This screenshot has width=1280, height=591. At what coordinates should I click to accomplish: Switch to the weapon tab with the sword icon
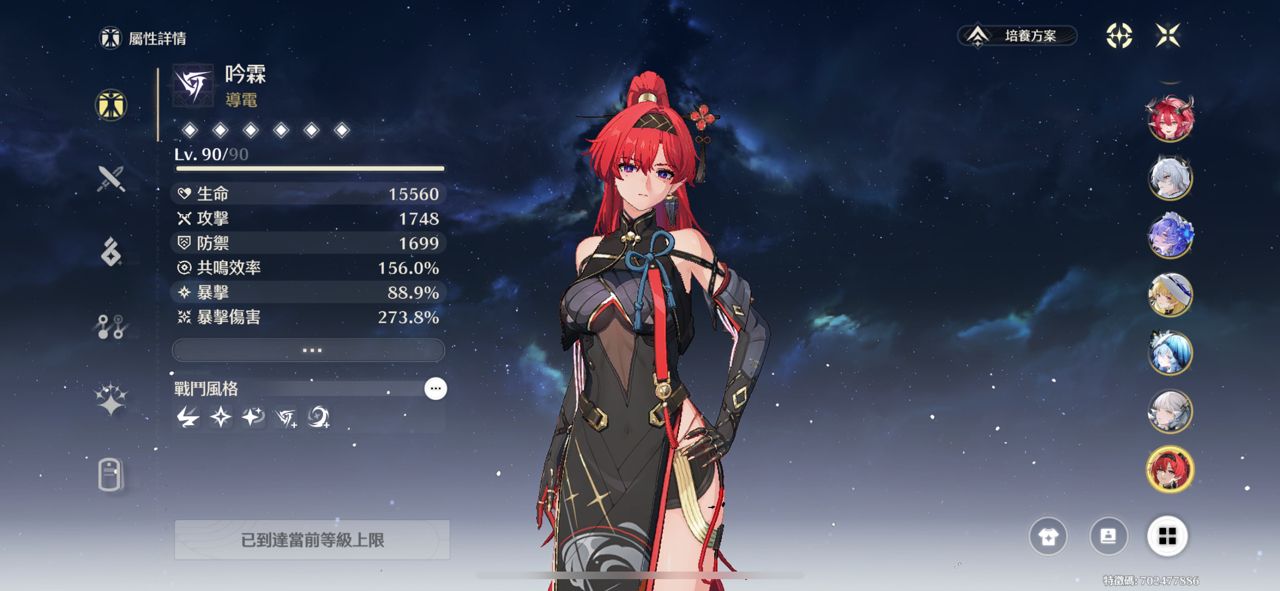(x=111, y=179)
